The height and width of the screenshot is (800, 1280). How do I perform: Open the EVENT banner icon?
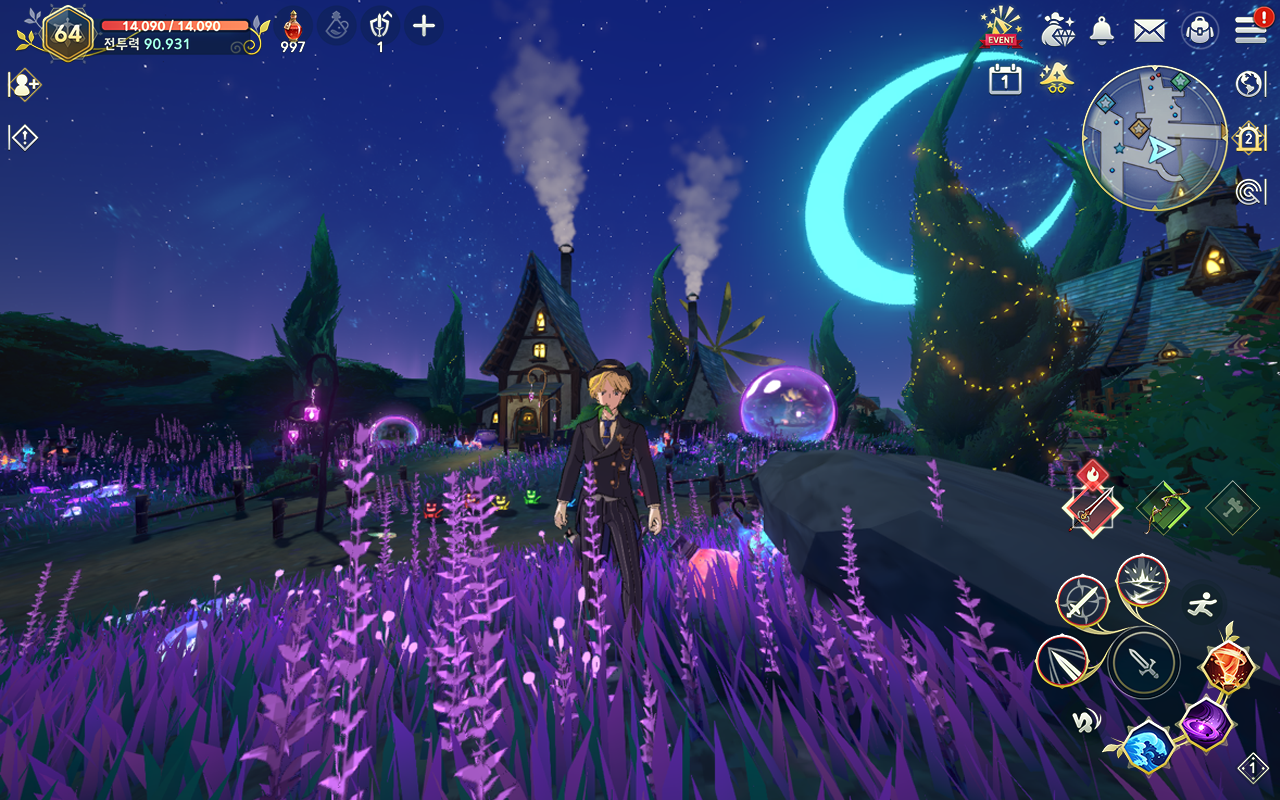tap(1000, 27)
